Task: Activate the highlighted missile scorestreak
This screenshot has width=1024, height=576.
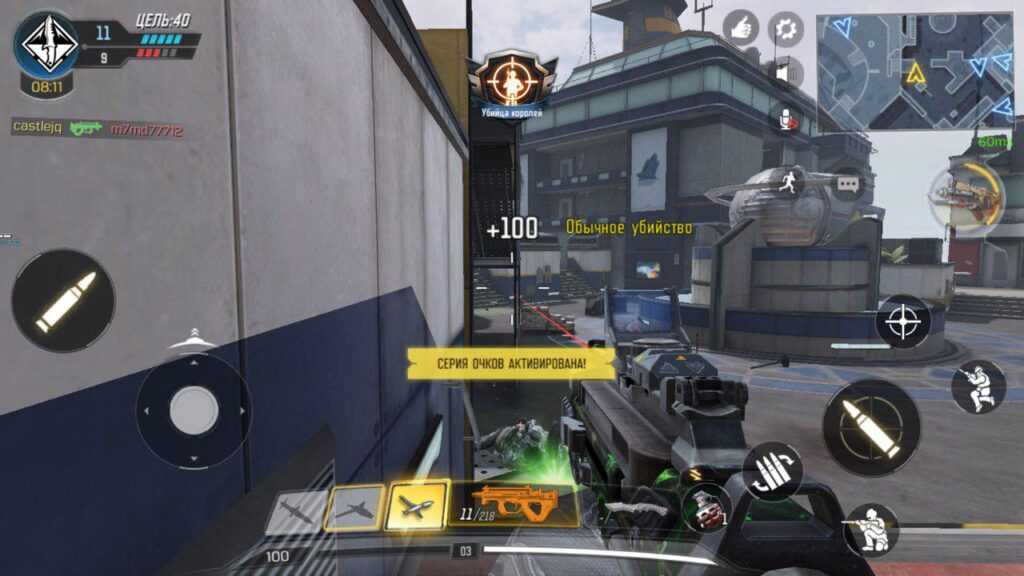Action: 417,506
